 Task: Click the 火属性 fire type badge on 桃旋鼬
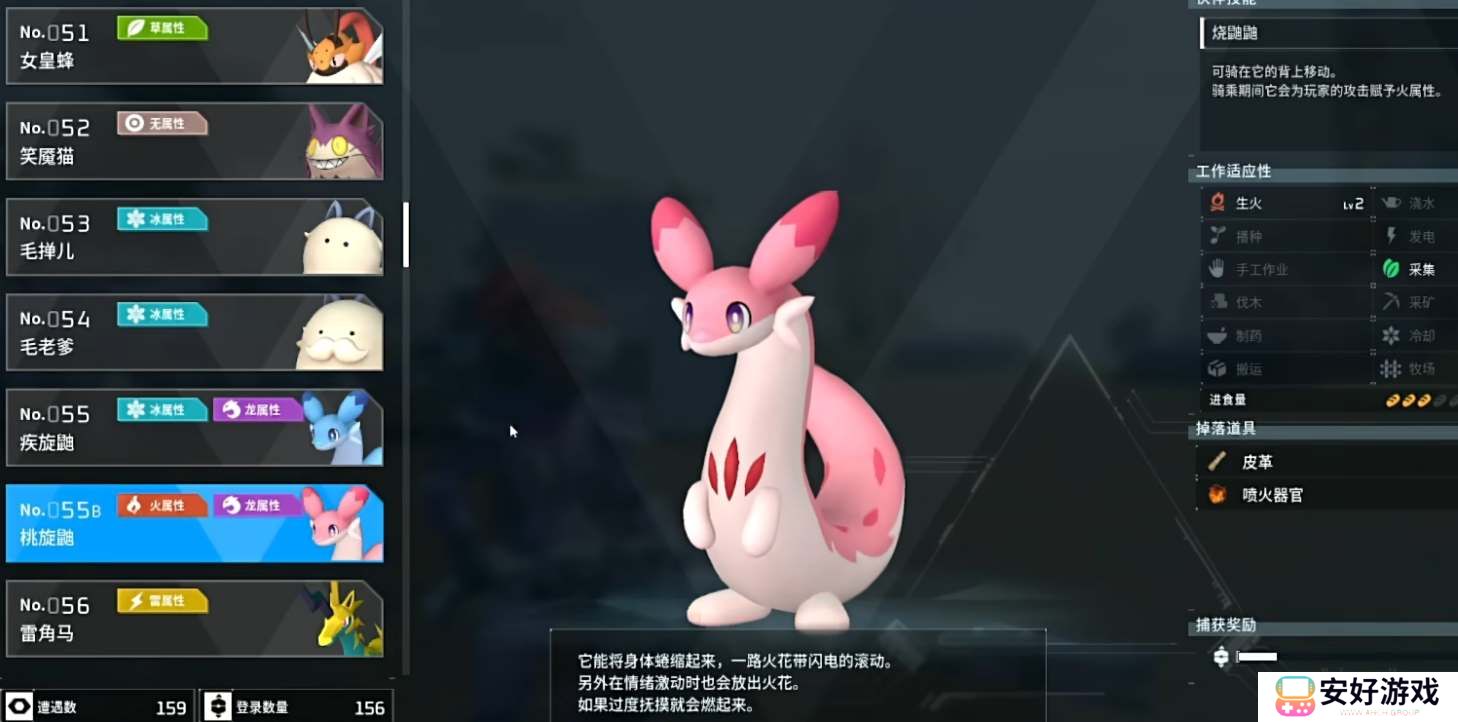point(162,505)
